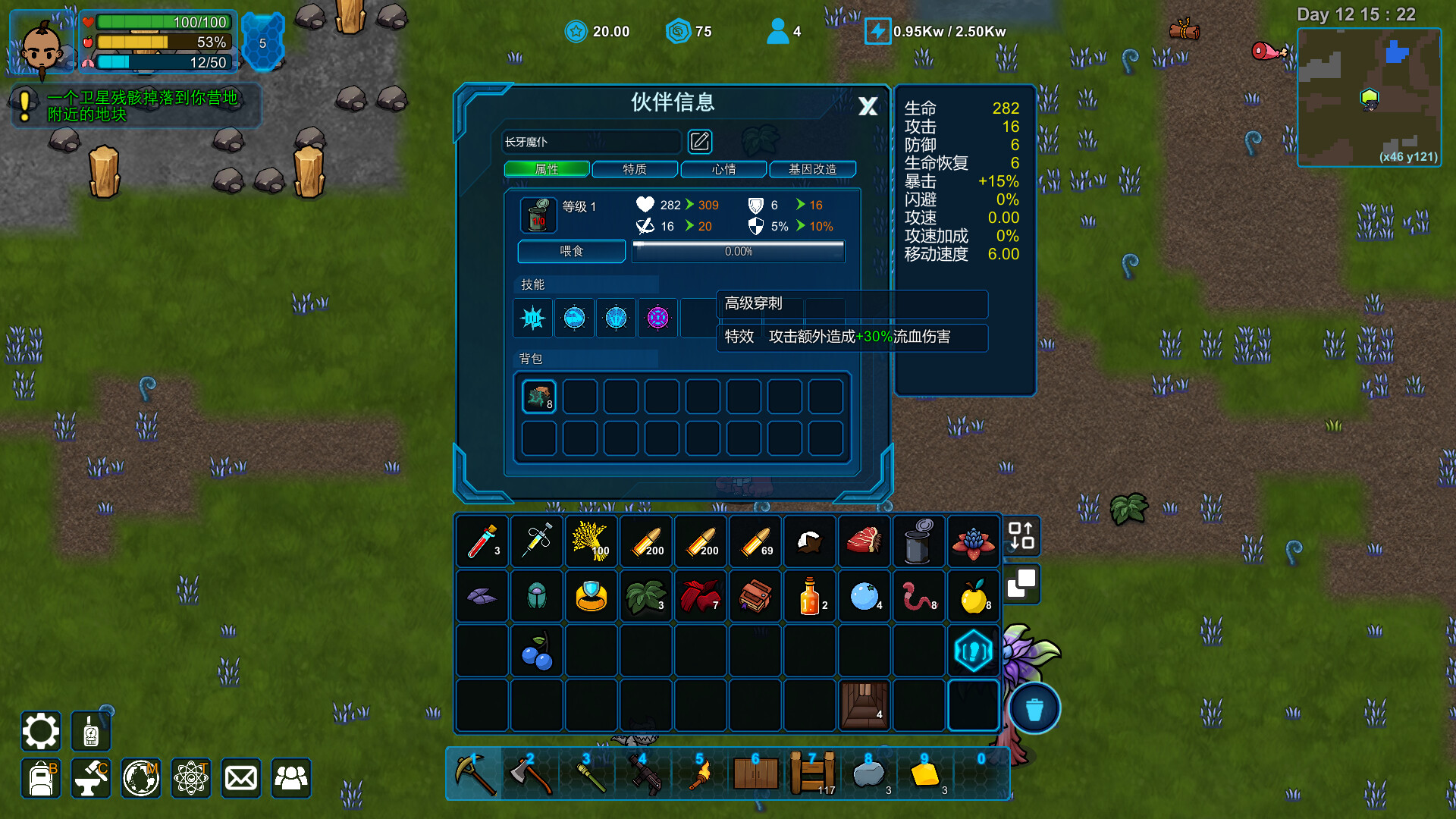Open the world map (M)
This screenshot has width=1456, height=819.
click(140, 778)
